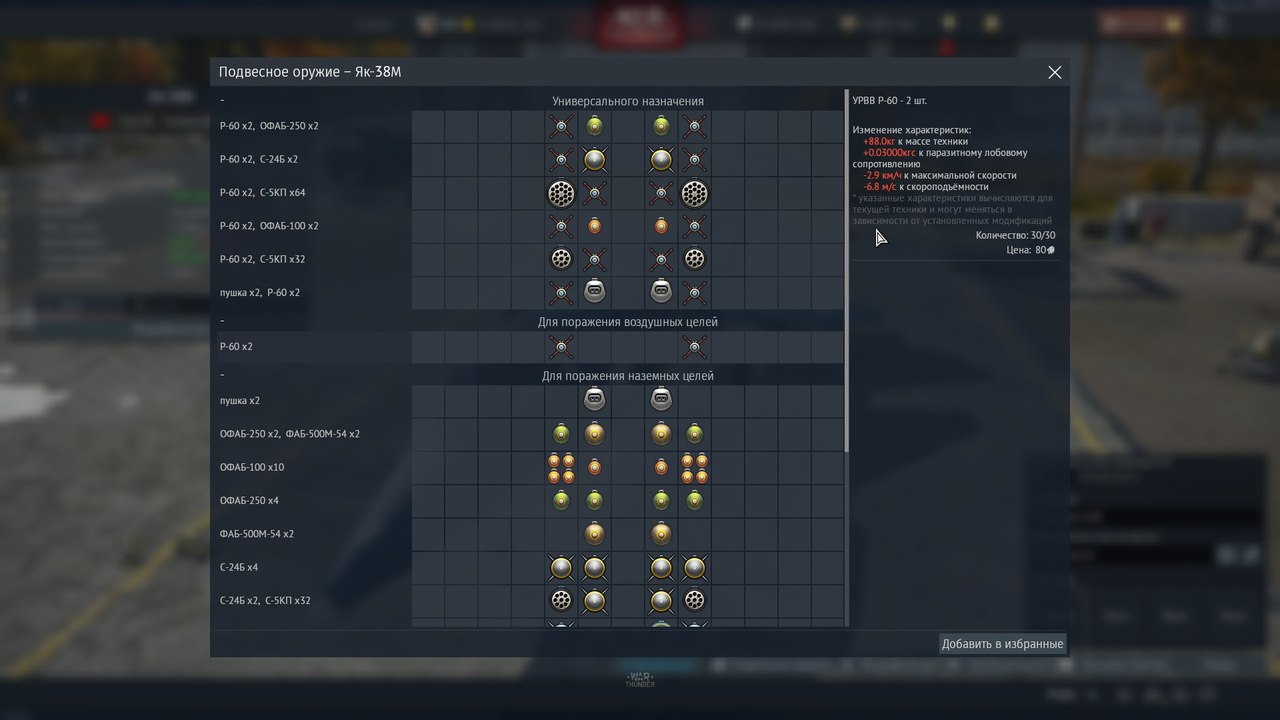1280x720 pixels.
Task: Choose the 'ОФАБ-100 x10' bomb preset
Action: (x=252, y=467)
